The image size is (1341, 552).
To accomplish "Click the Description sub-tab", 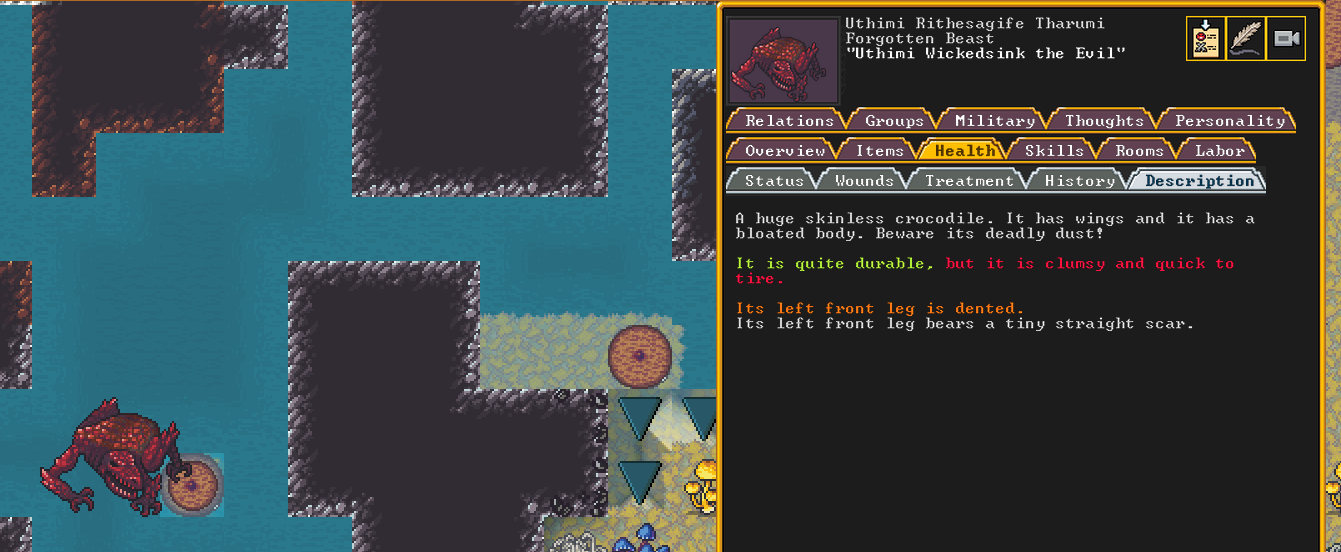I will tap(1199, 181).
